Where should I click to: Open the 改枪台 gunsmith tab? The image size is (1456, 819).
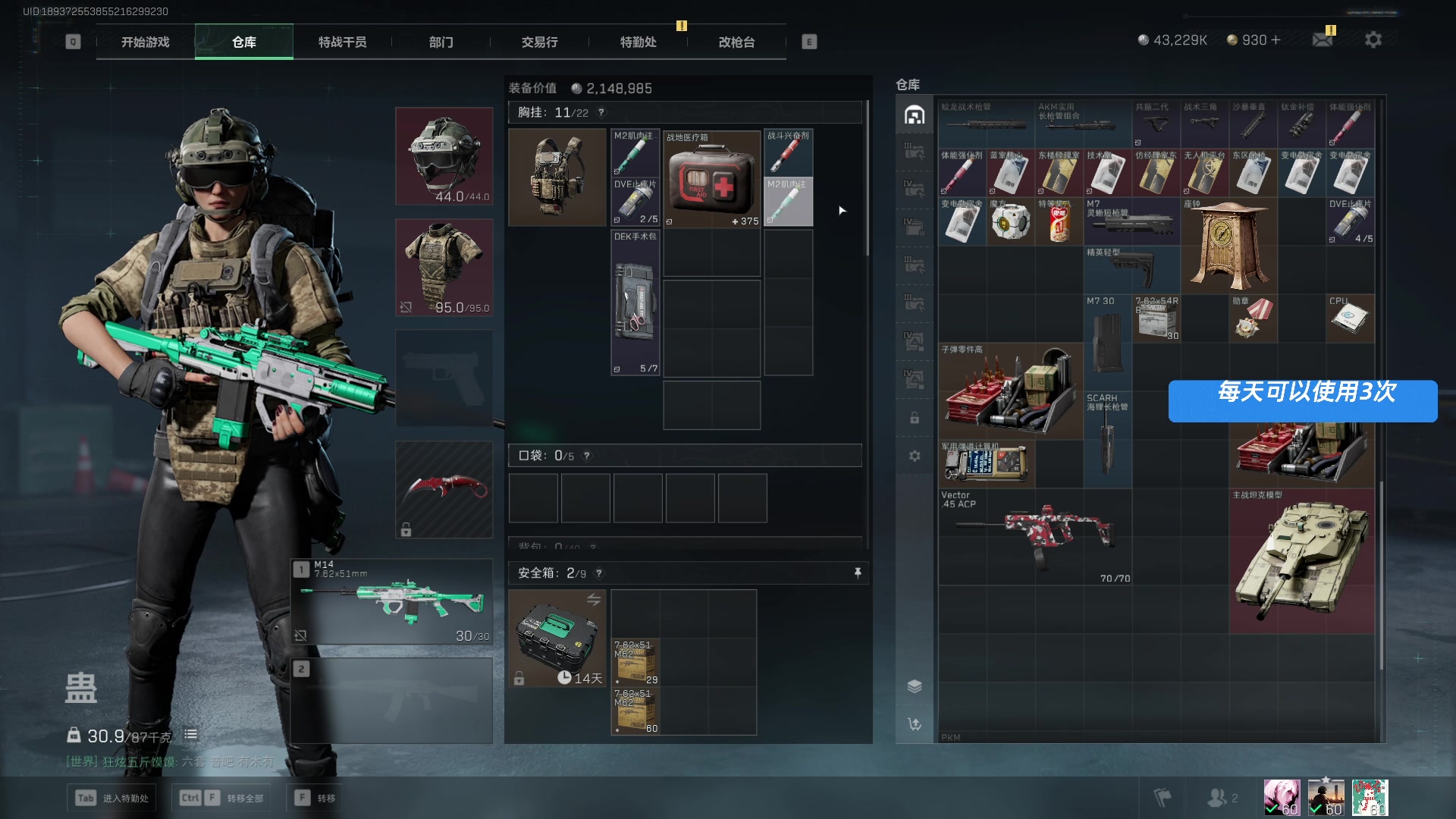(736, 42)
